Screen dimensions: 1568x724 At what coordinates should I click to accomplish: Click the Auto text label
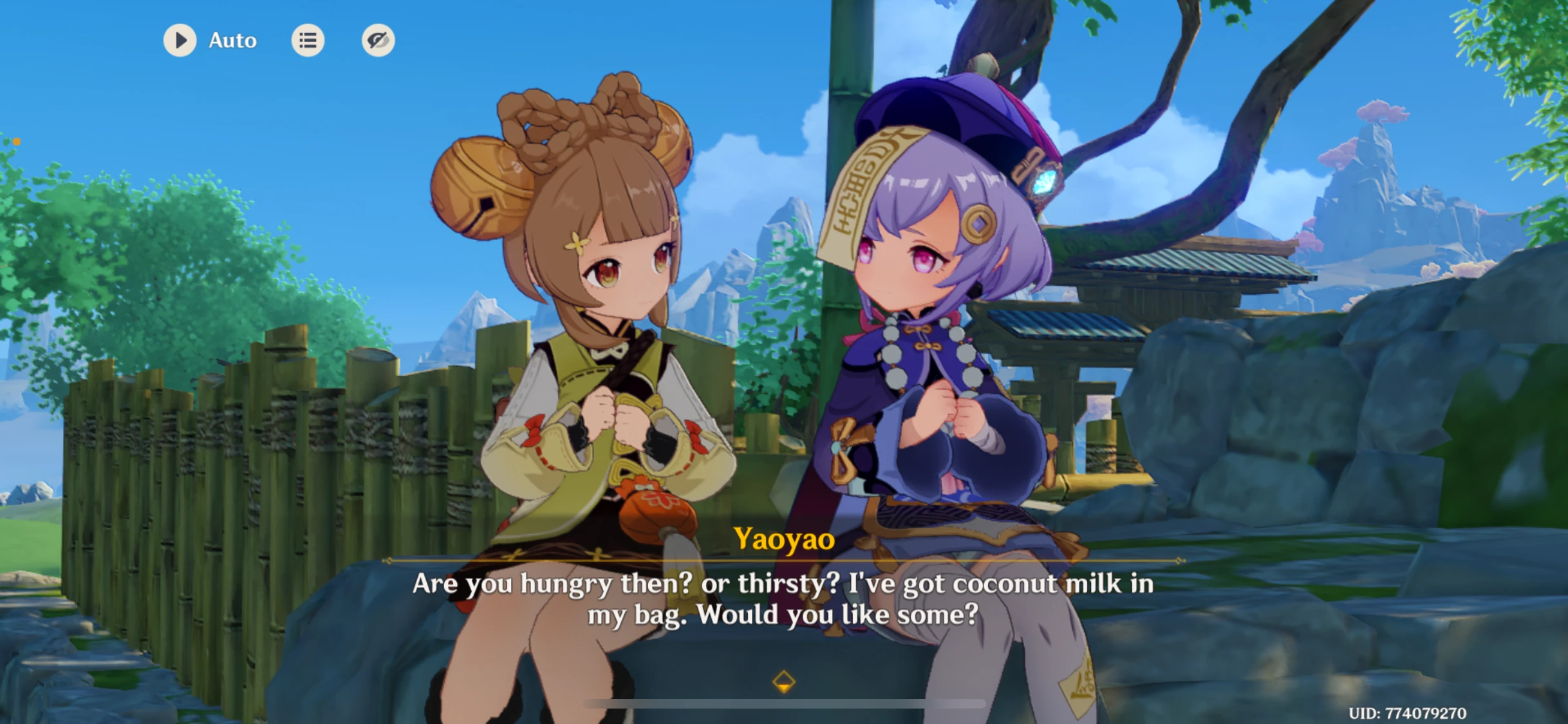click(x=232, y=40)
